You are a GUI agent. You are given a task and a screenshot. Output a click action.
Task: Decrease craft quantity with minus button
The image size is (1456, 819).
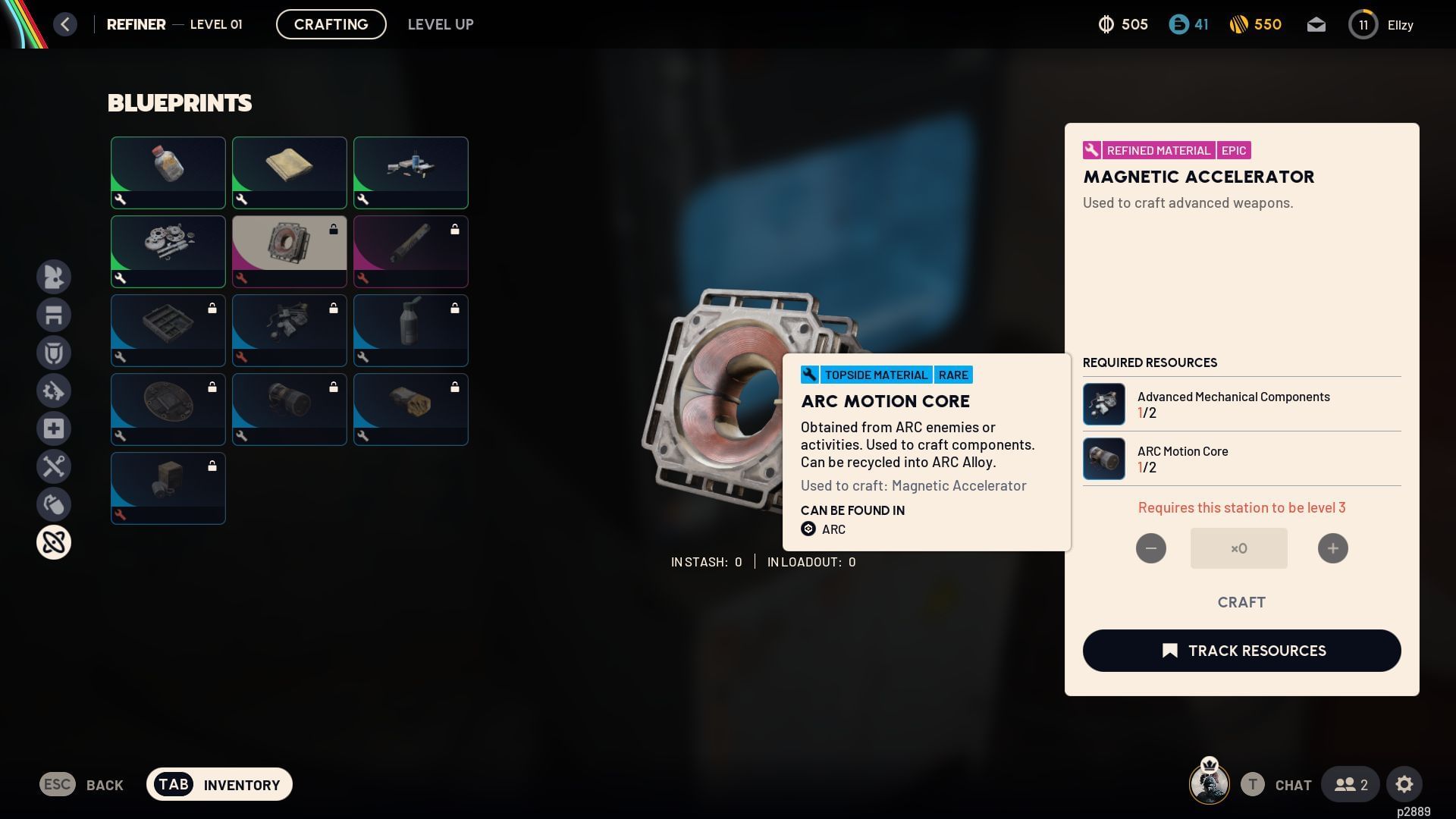[1151, 548]
